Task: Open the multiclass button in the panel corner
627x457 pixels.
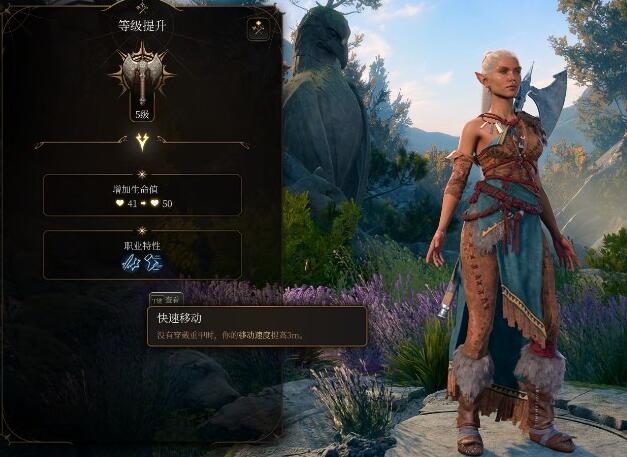Action: click(259, 30)
